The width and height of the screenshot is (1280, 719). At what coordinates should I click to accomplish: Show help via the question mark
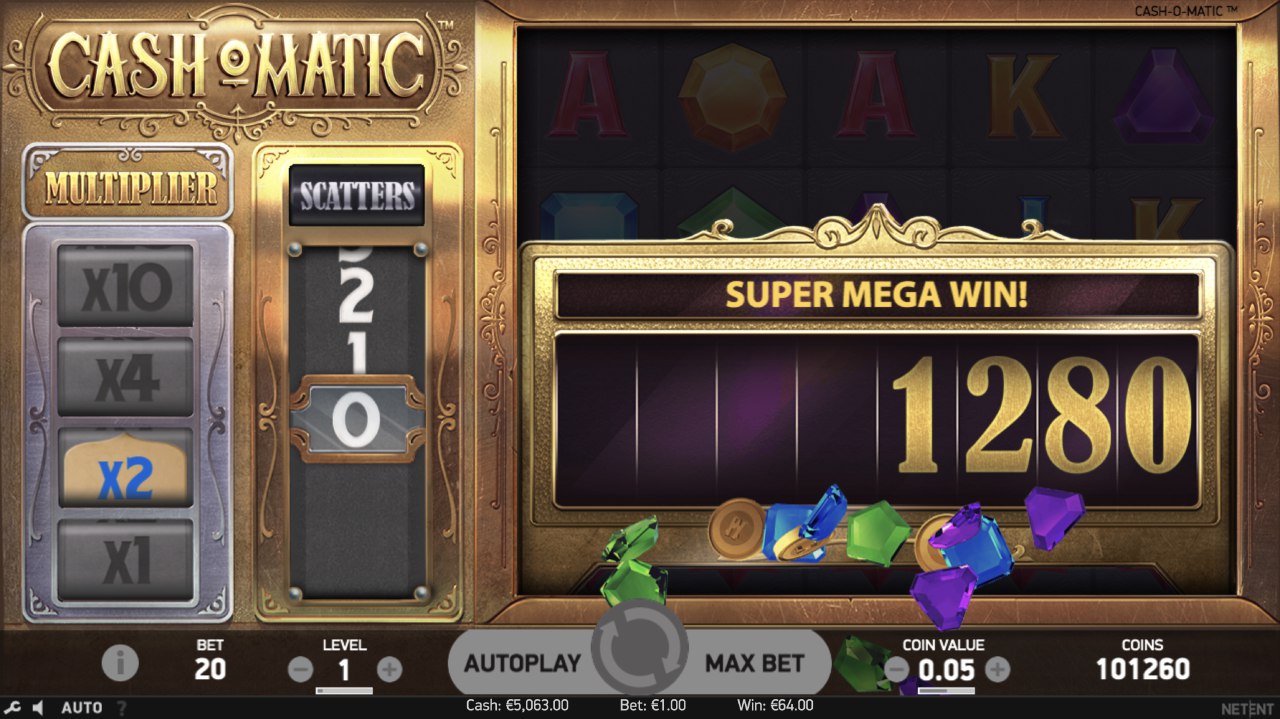(x=122, y=708)
